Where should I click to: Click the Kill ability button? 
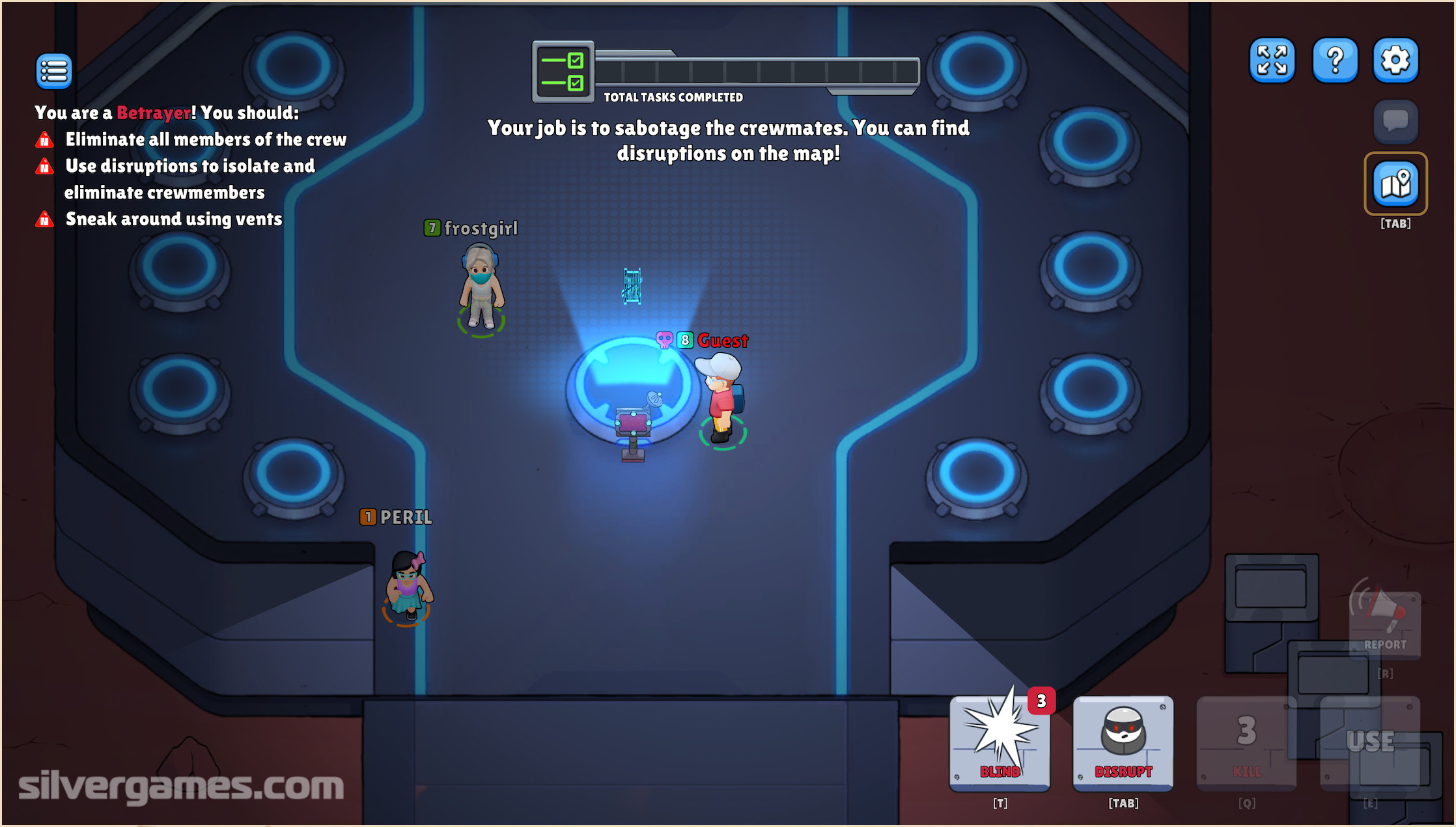tap(1246, 744)
